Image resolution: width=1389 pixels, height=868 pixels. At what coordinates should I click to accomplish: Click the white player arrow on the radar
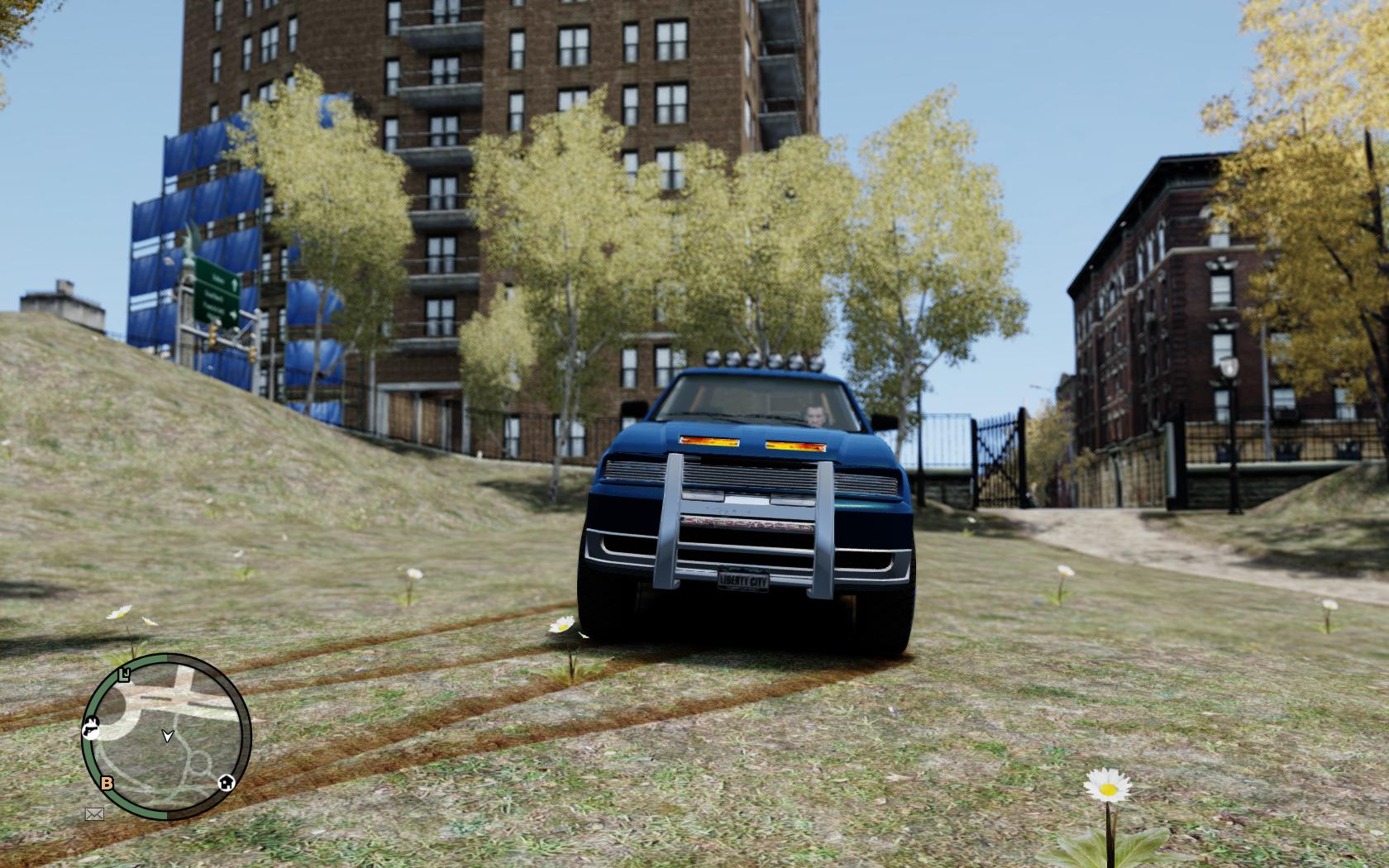pos(168,735)
